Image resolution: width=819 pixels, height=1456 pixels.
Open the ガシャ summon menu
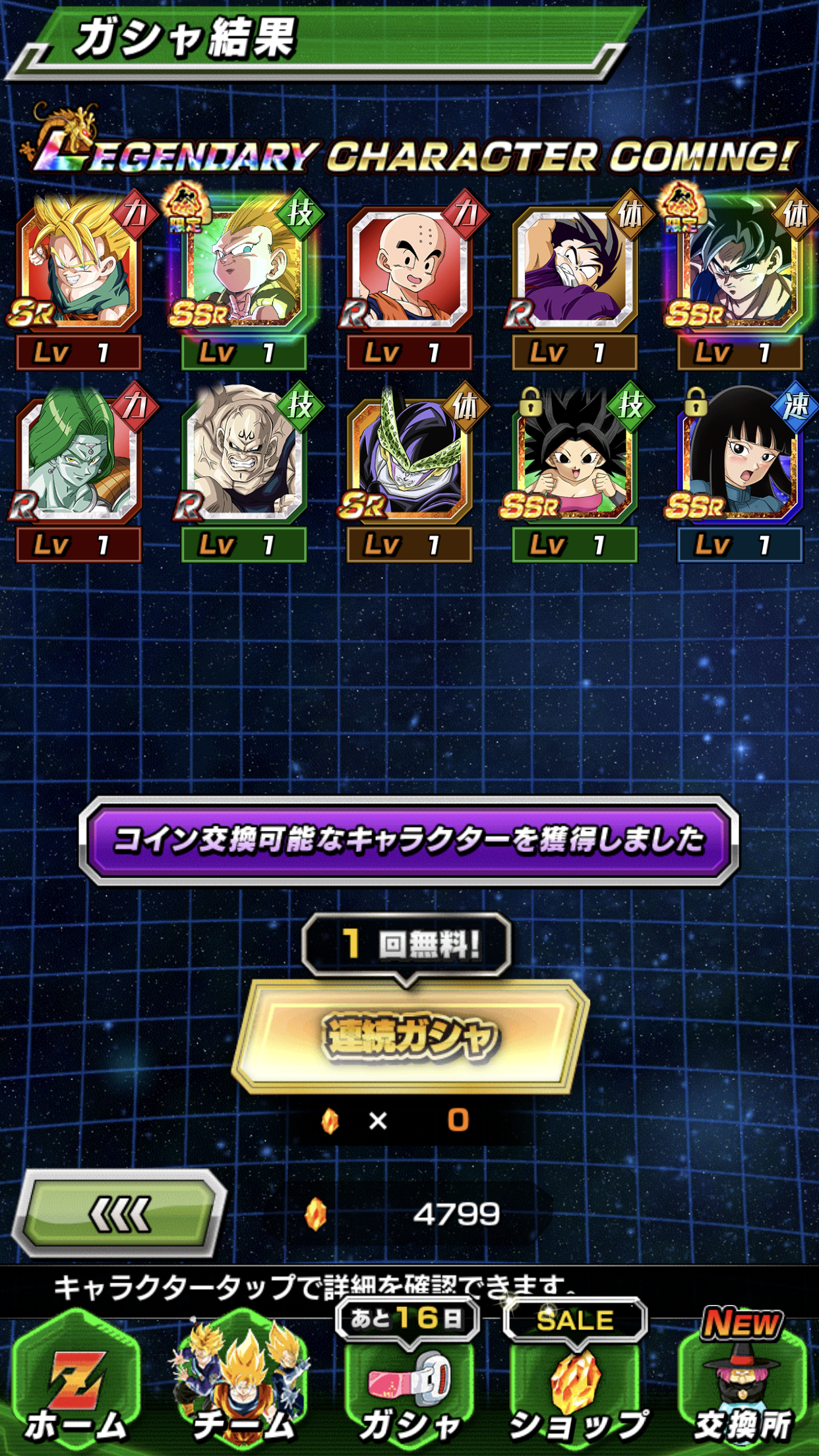(409, 1391)
